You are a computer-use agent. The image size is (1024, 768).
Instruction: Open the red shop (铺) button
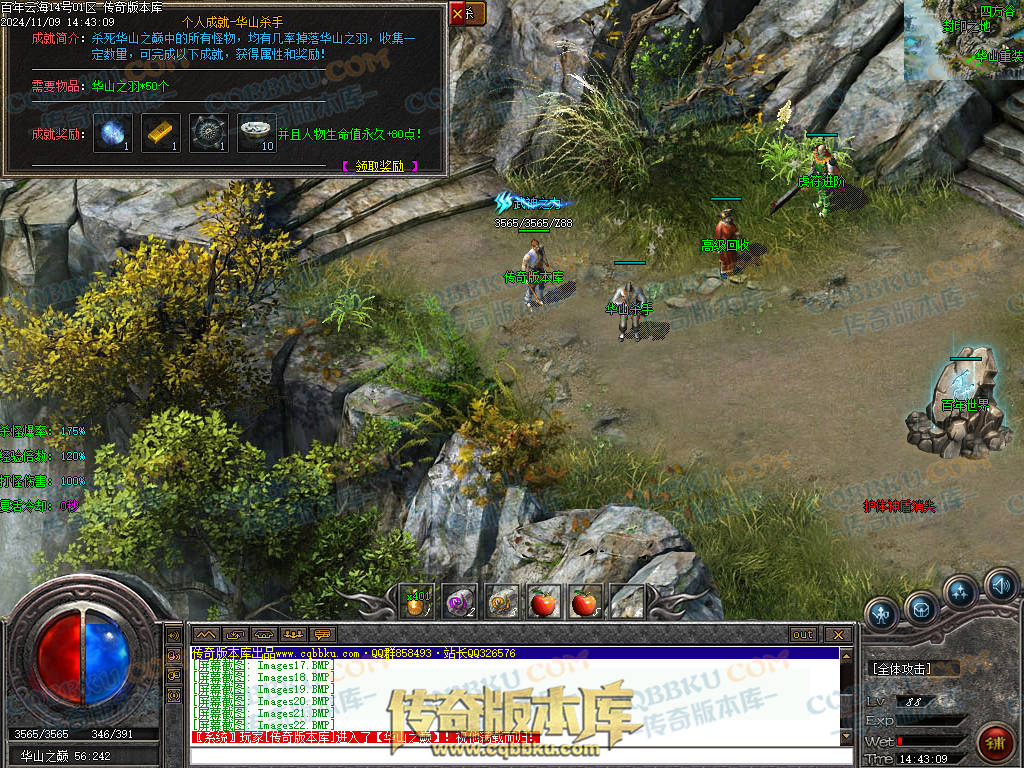tap(995, 742)
